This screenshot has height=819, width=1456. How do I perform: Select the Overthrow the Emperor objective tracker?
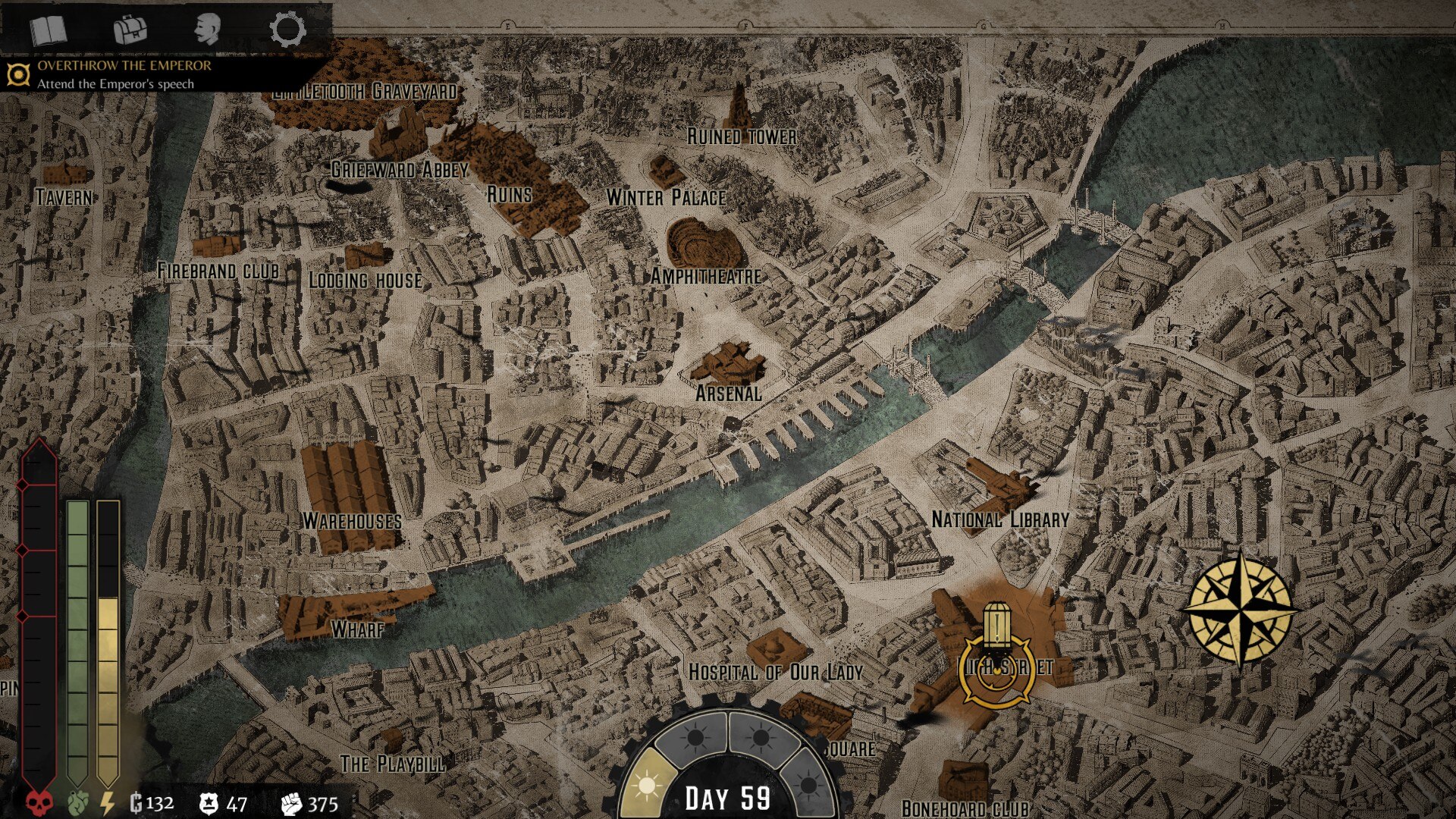click(124, 74)
